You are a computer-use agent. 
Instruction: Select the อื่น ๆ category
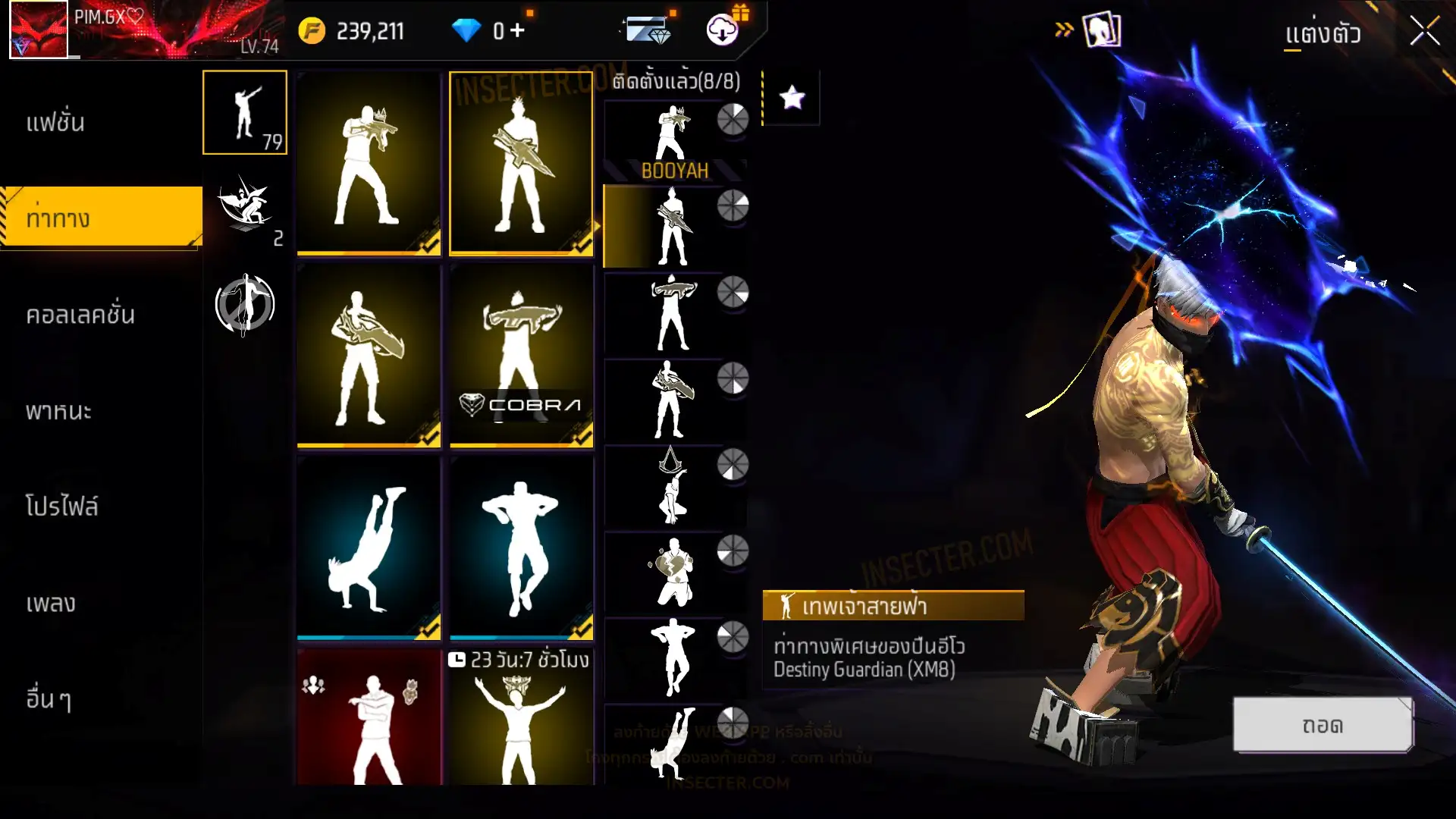[49, 699]
